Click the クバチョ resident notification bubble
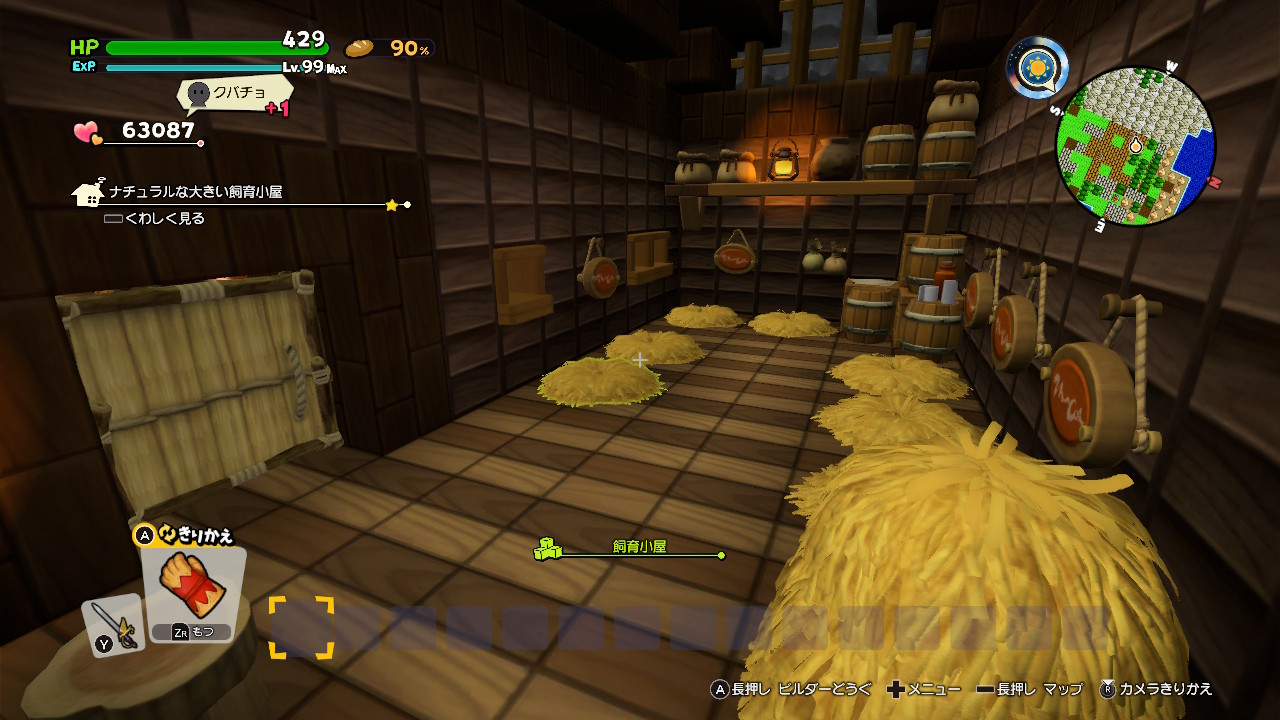The image size is (1280, 720). tap(232, 94)
